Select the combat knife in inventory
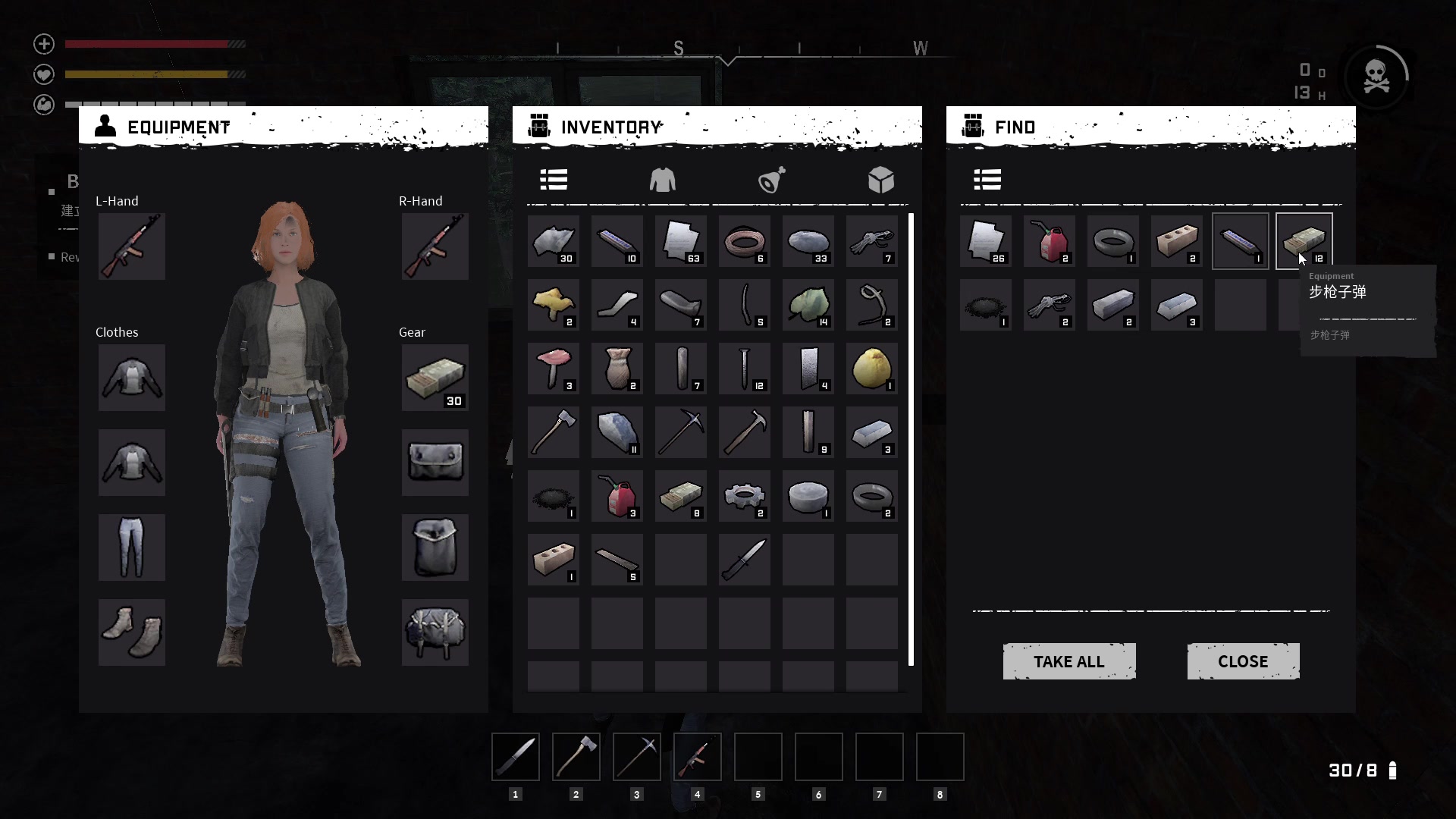1456x819 pixels. point(744,560)
